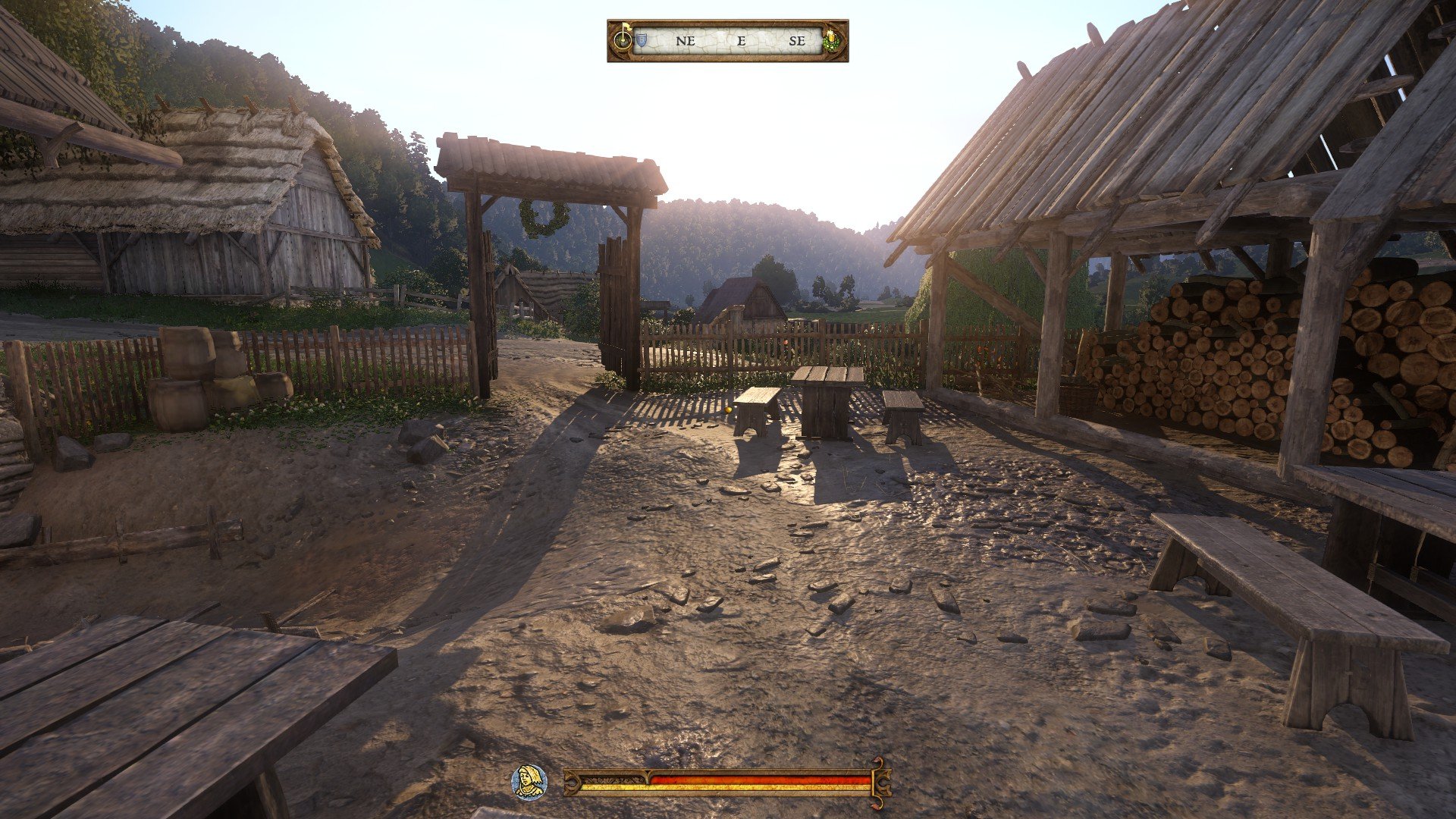Select the yellow music note quest marker

pyautogui.click(x=623, y=38)
